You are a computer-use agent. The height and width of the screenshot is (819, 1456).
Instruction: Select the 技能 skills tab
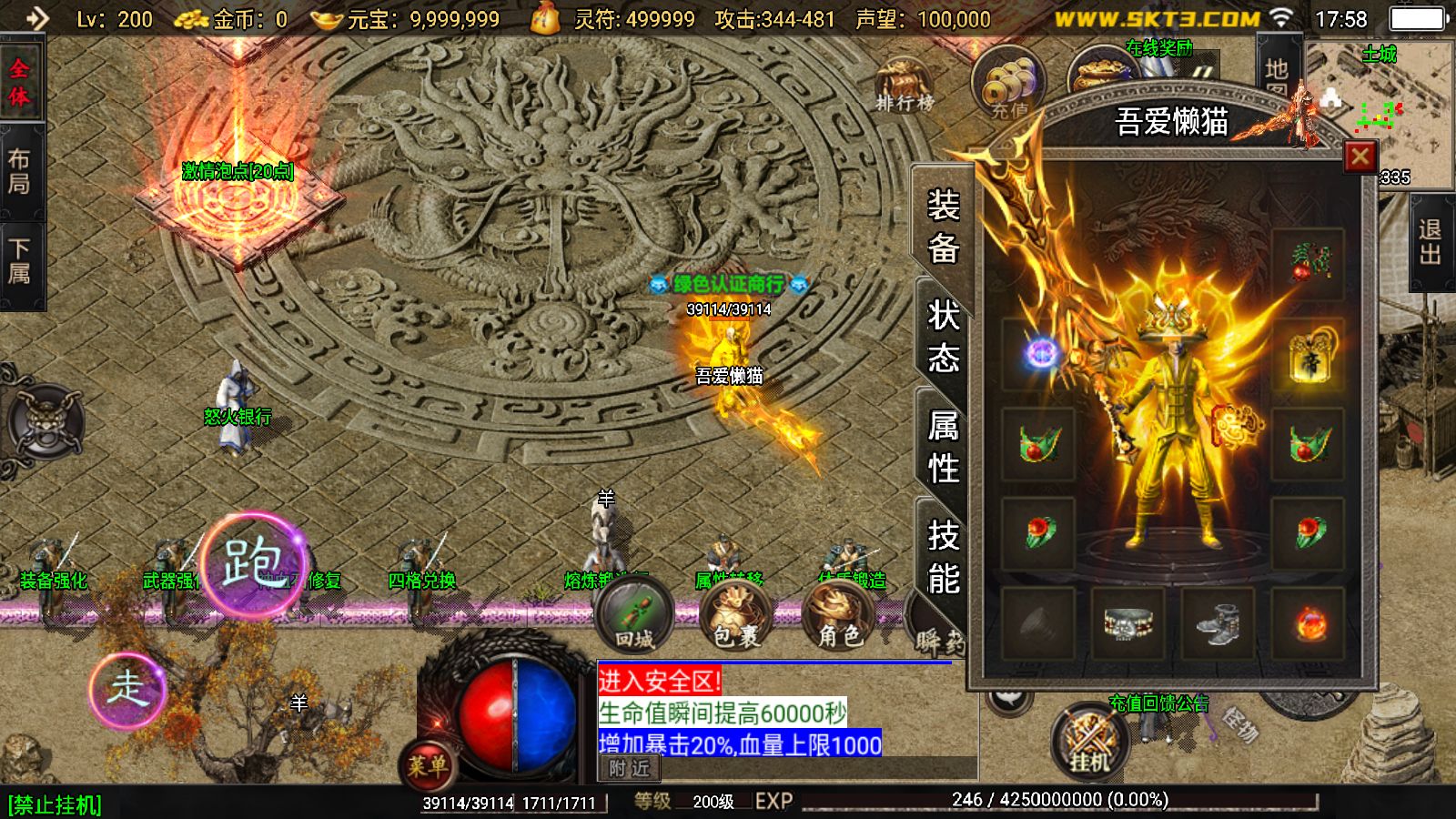943,556
